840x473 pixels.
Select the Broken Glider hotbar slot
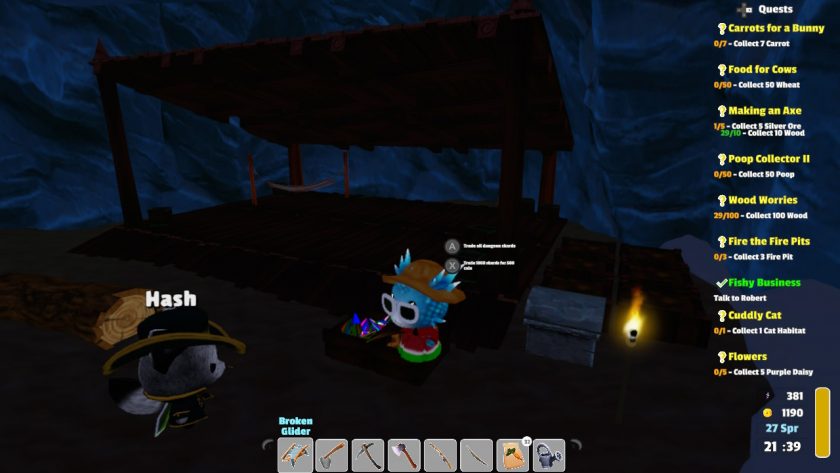coord(296,455)
